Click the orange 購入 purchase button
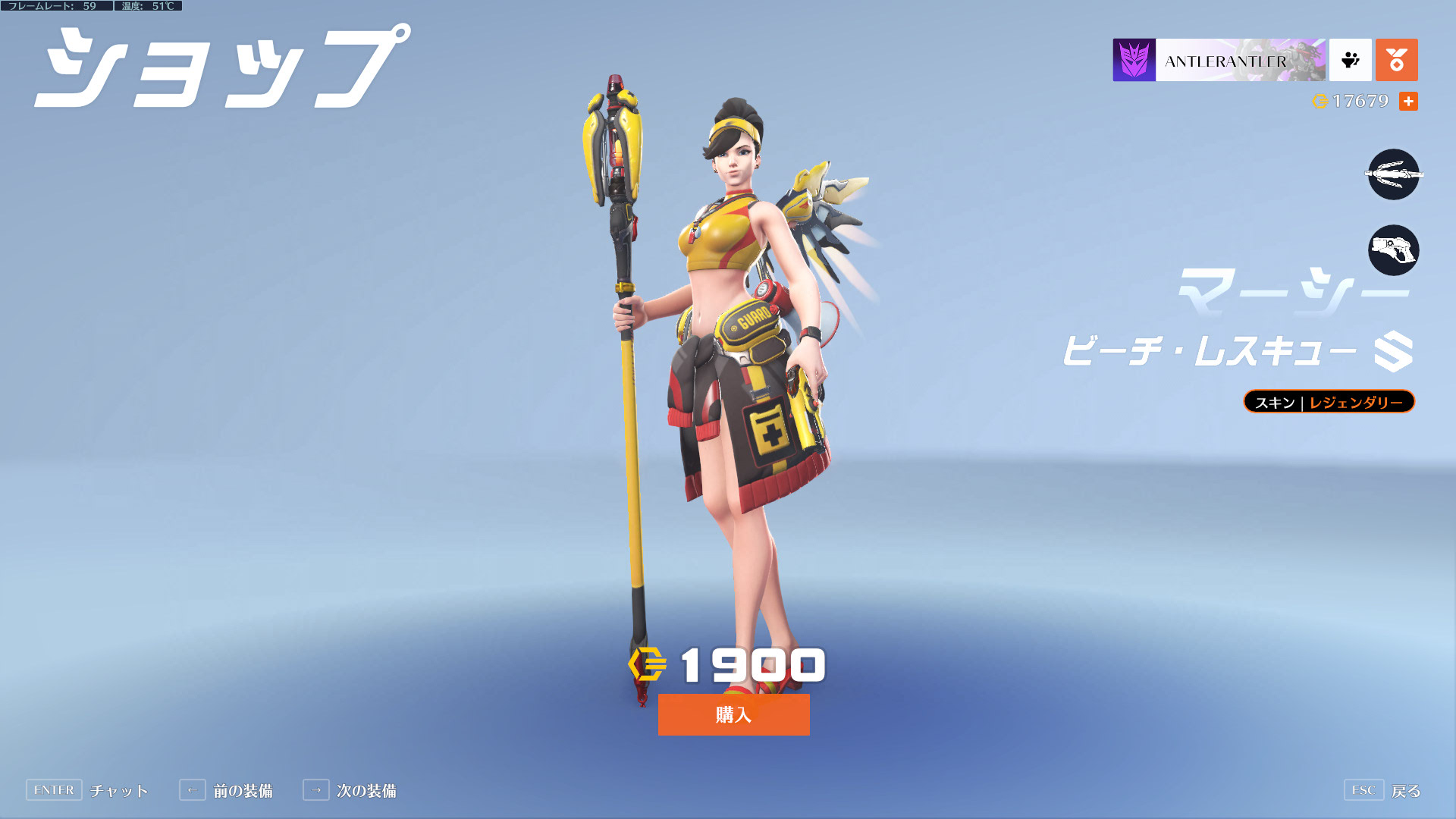 pyautogui.click(x=733, y=714)
